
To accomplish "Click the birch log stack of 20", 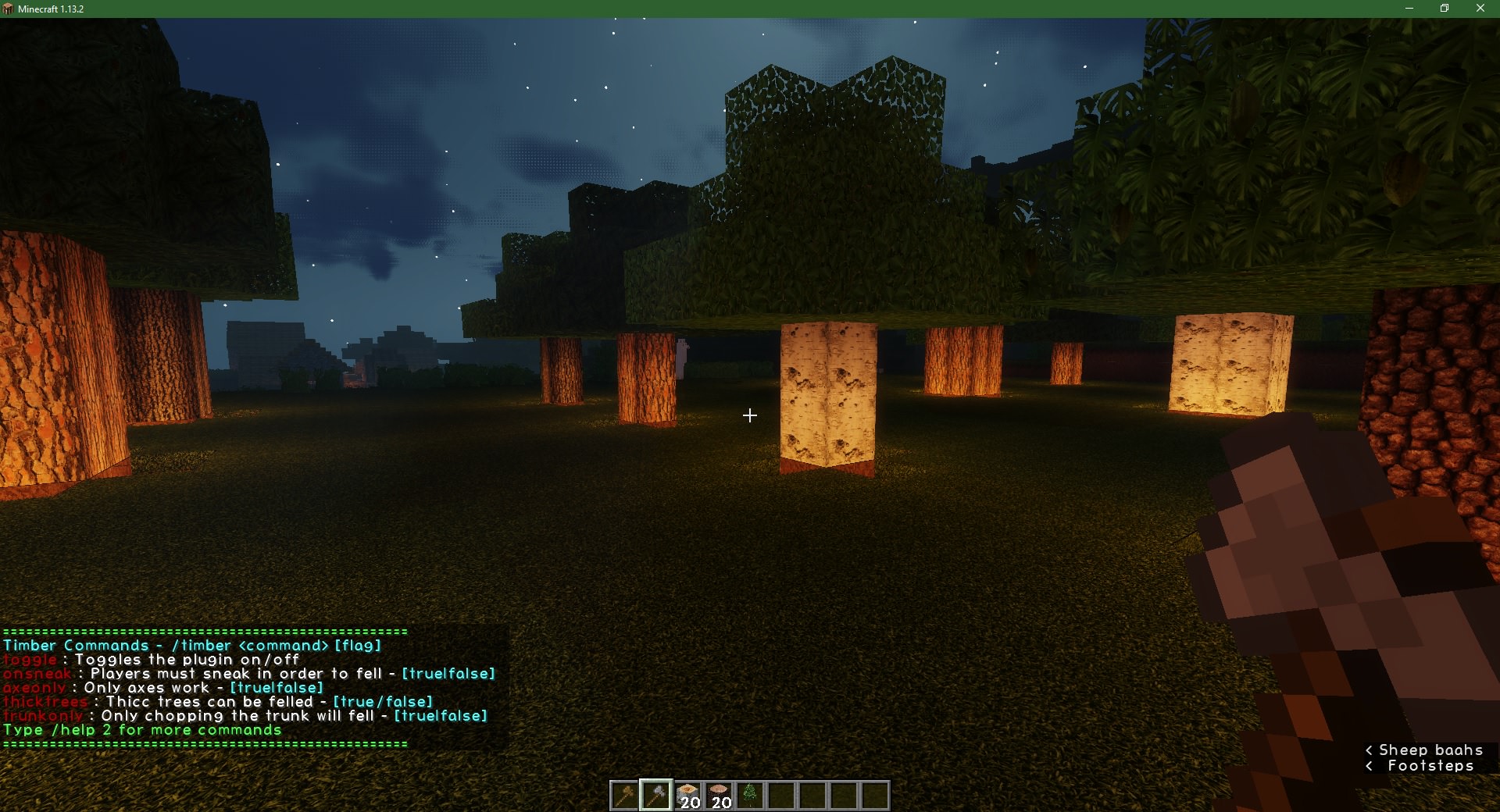I will (687, 794).
